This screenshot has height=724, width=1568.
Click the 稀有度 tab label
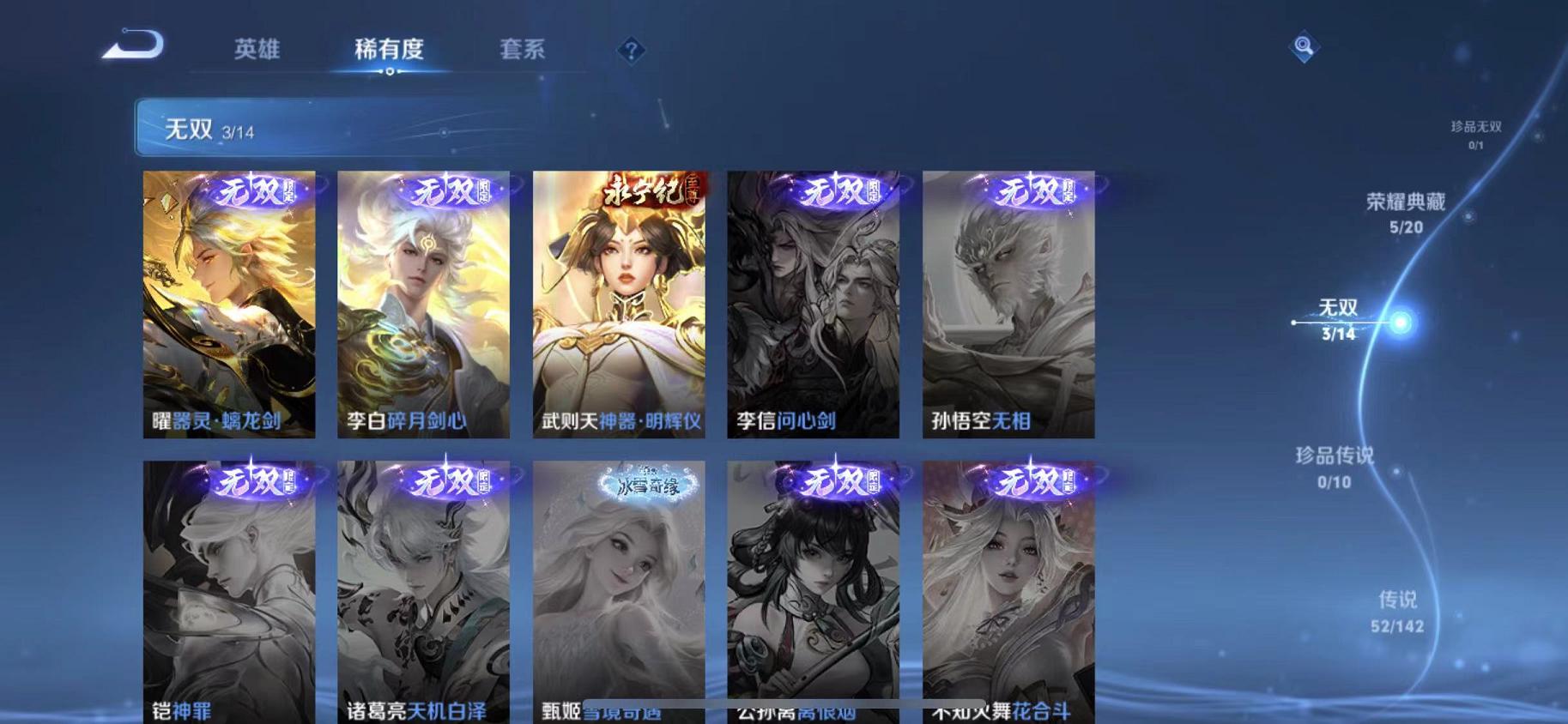pos(390,50)
